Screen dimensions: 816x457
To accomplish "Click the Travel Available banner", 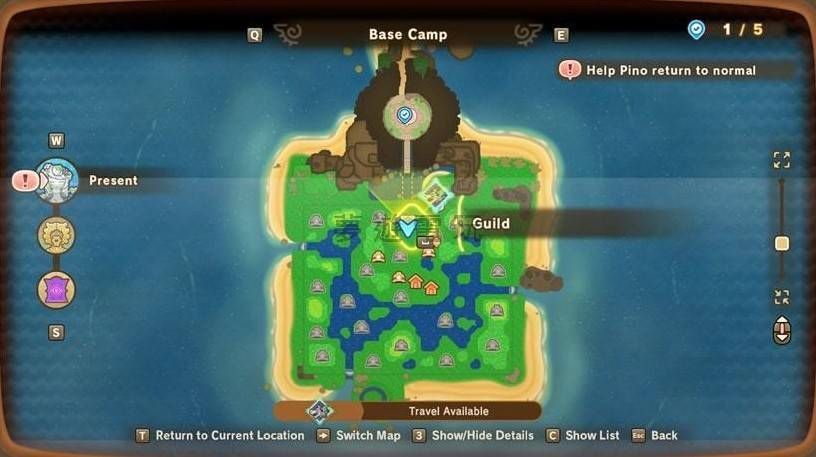I will coord(447,411).
